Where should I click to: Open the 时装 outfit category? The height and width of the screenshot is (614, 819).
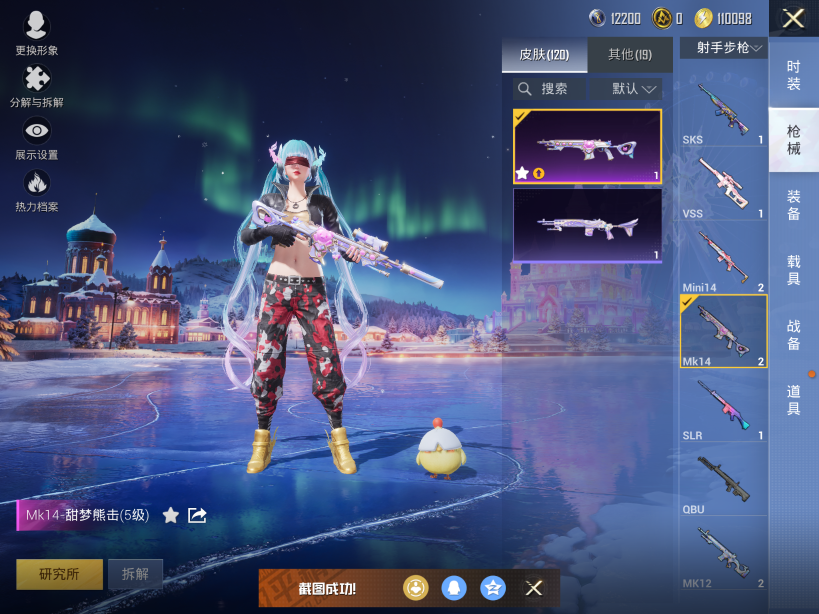point(793,74)
